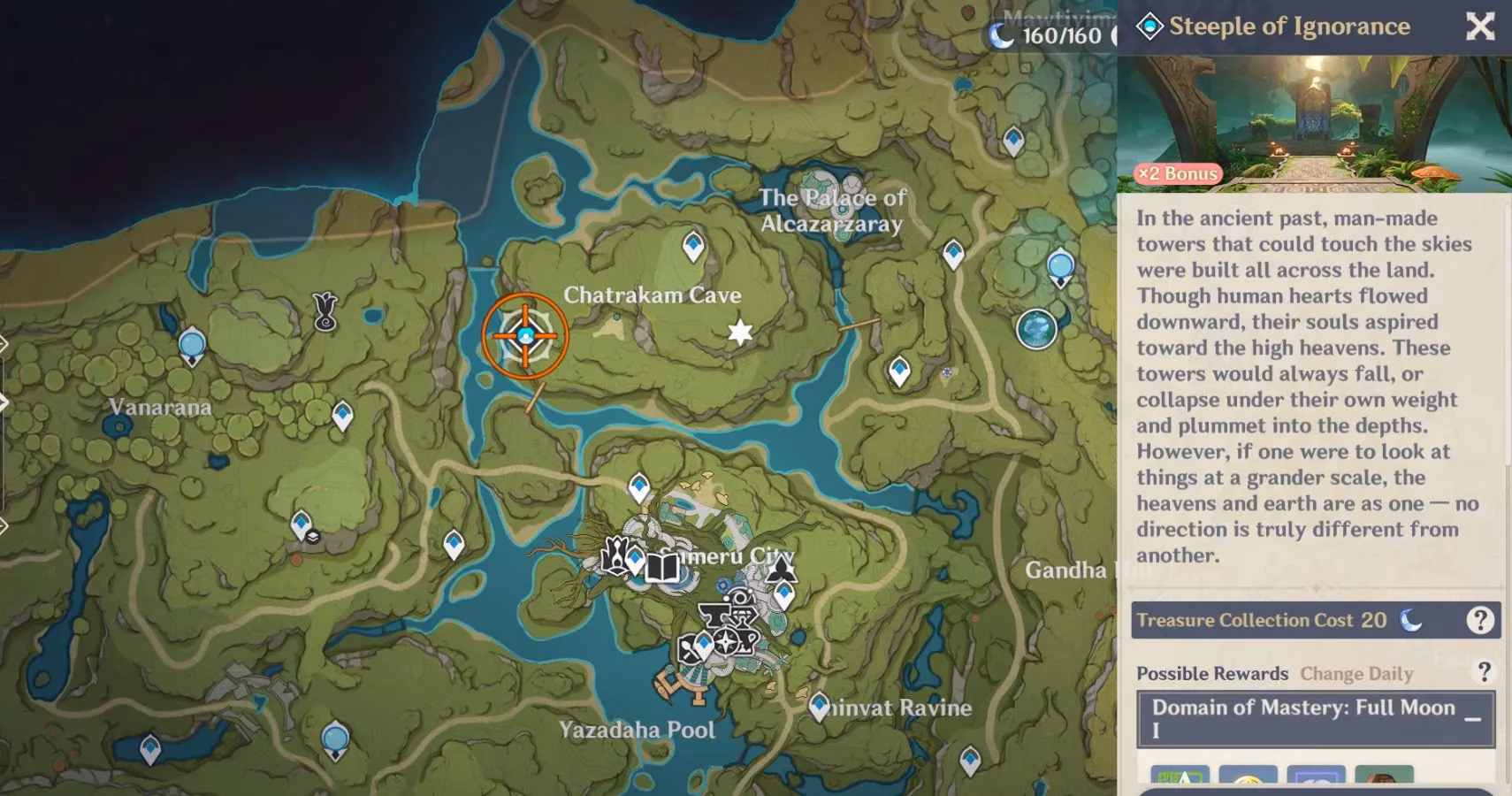This screenshot has height=796, width=1512.
Task: Open help for Treasure Collection Cost
Action: point(1479,620)
